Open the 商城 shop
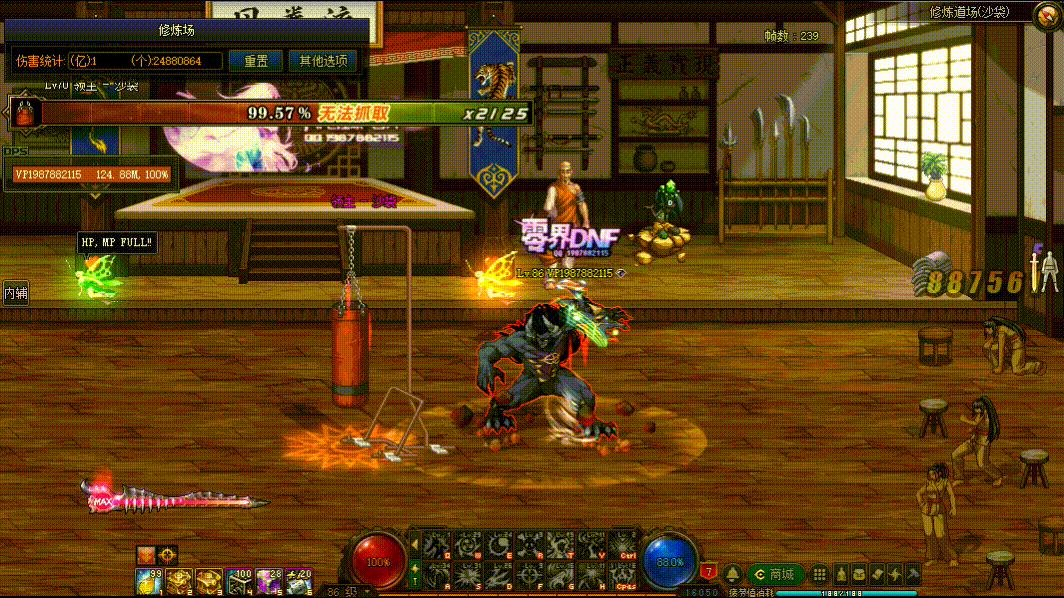Image resolution: width=1064 pixels, height=598 pixels. [777, 574]
